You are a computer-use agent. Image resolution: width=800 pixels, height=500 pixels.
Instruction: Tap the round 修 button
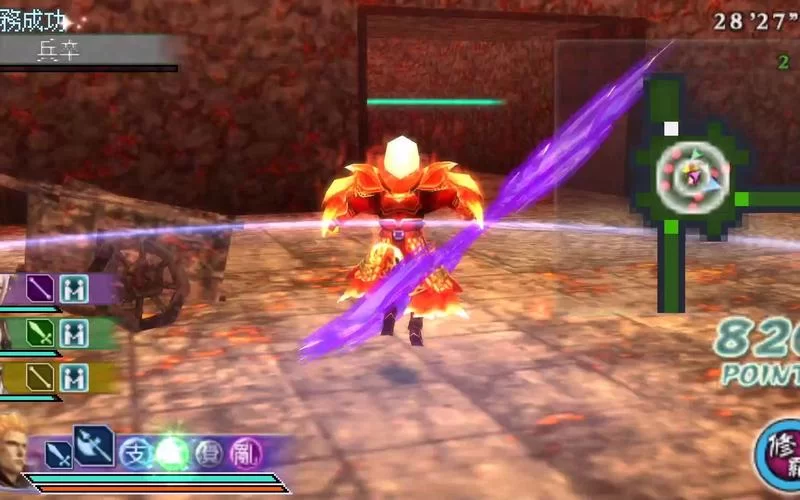coord(780,457)
